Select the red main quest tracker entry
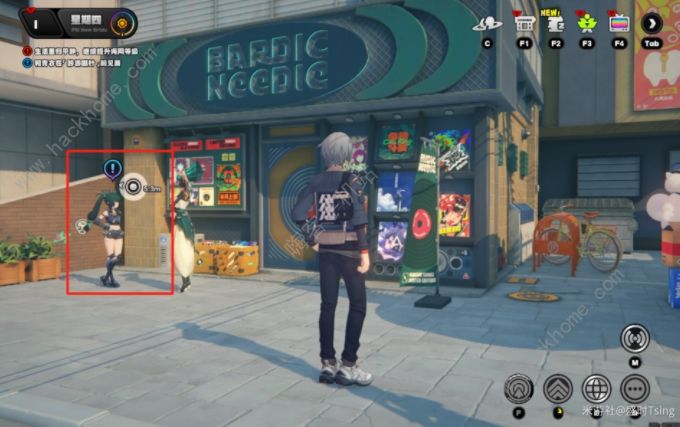680x427 pixels. pos(80,50)
